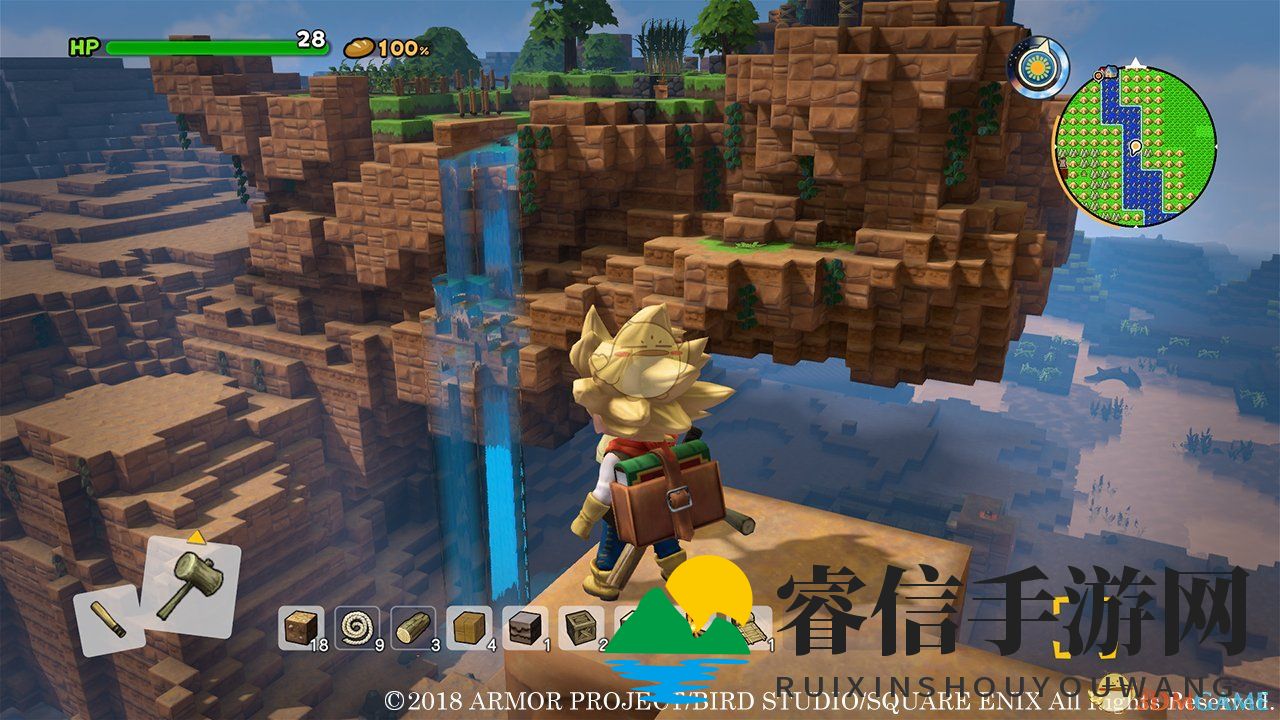
Task: Select the yellow wooden block slot
Action: pyautogui.click(x=466, y=627)
